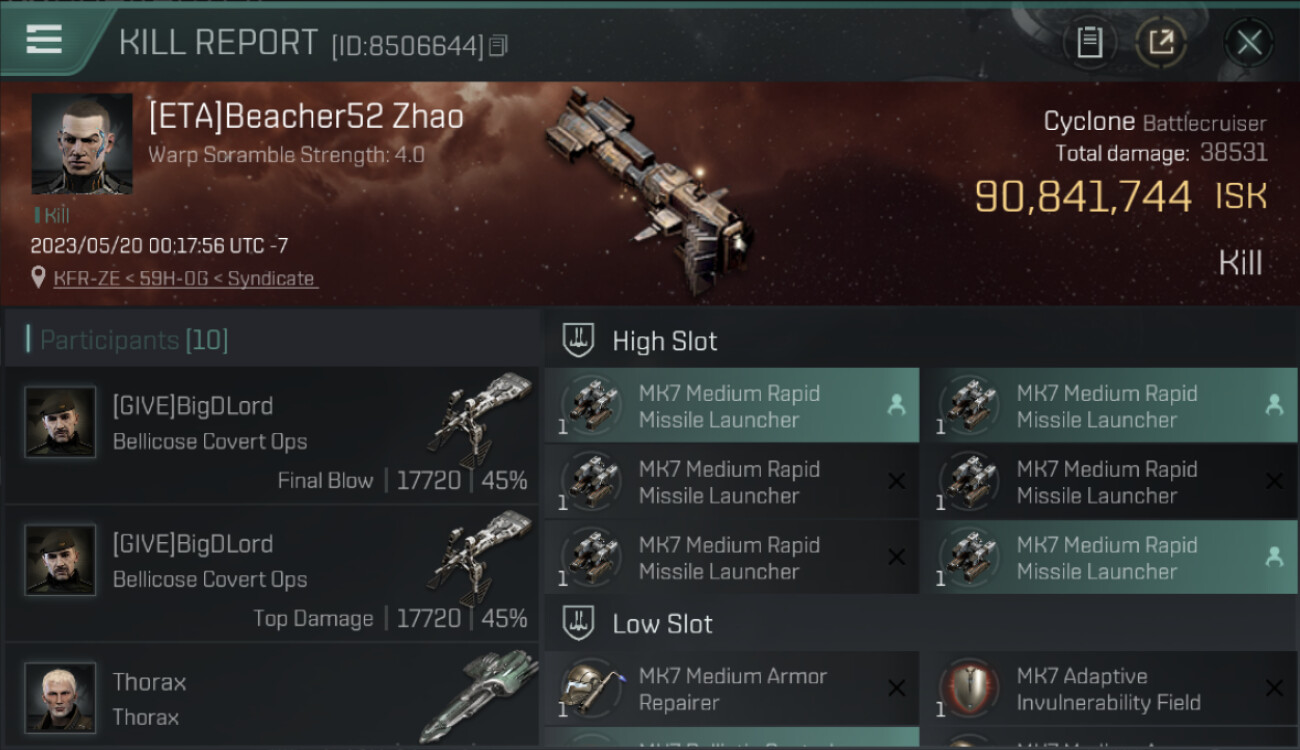Click the share kill report icon
This screenshot has width=1300, height=750.
click(x=1161, y=42)
